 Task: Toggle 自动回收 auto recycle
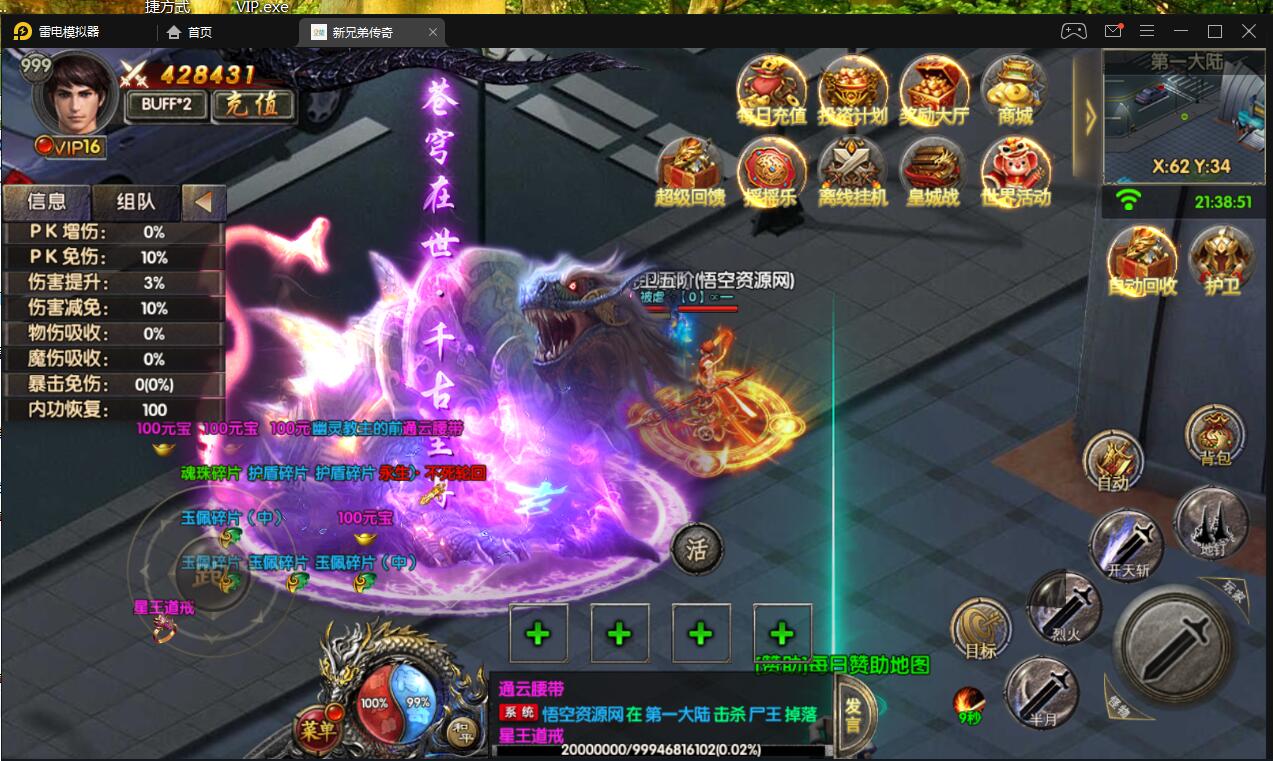pos(1142,260)
